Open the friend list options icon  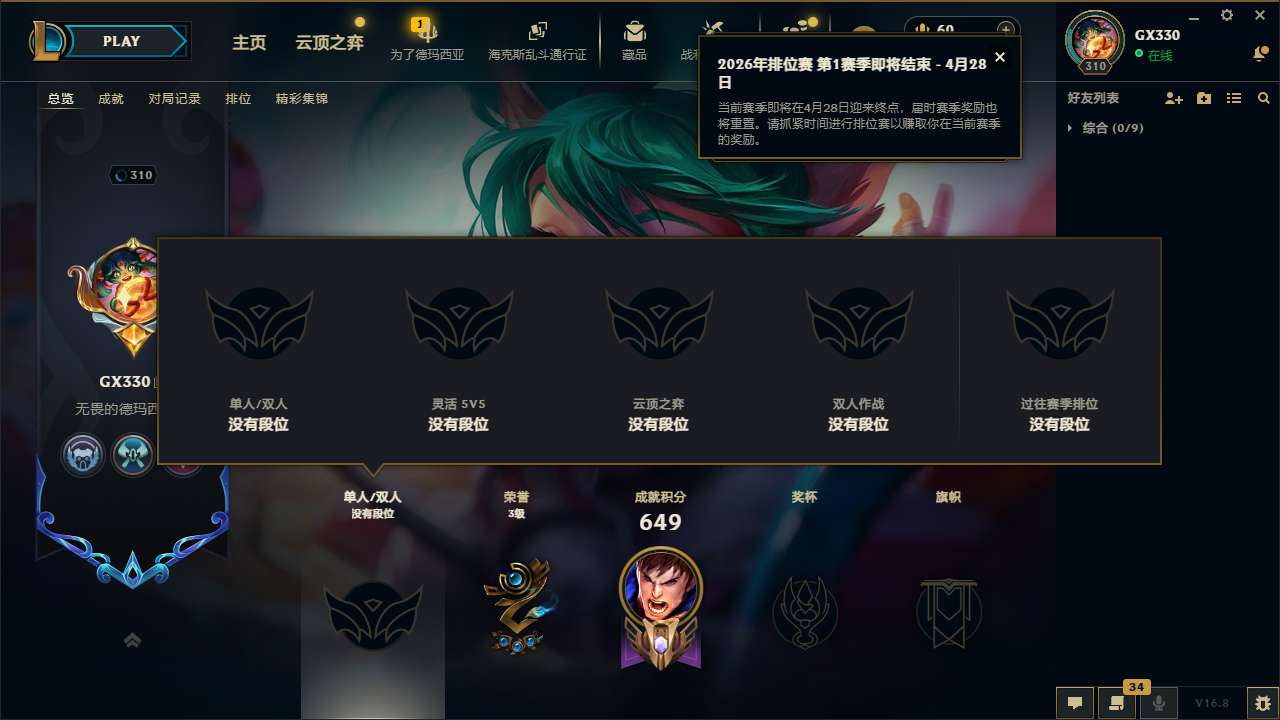pos(1233,97)
